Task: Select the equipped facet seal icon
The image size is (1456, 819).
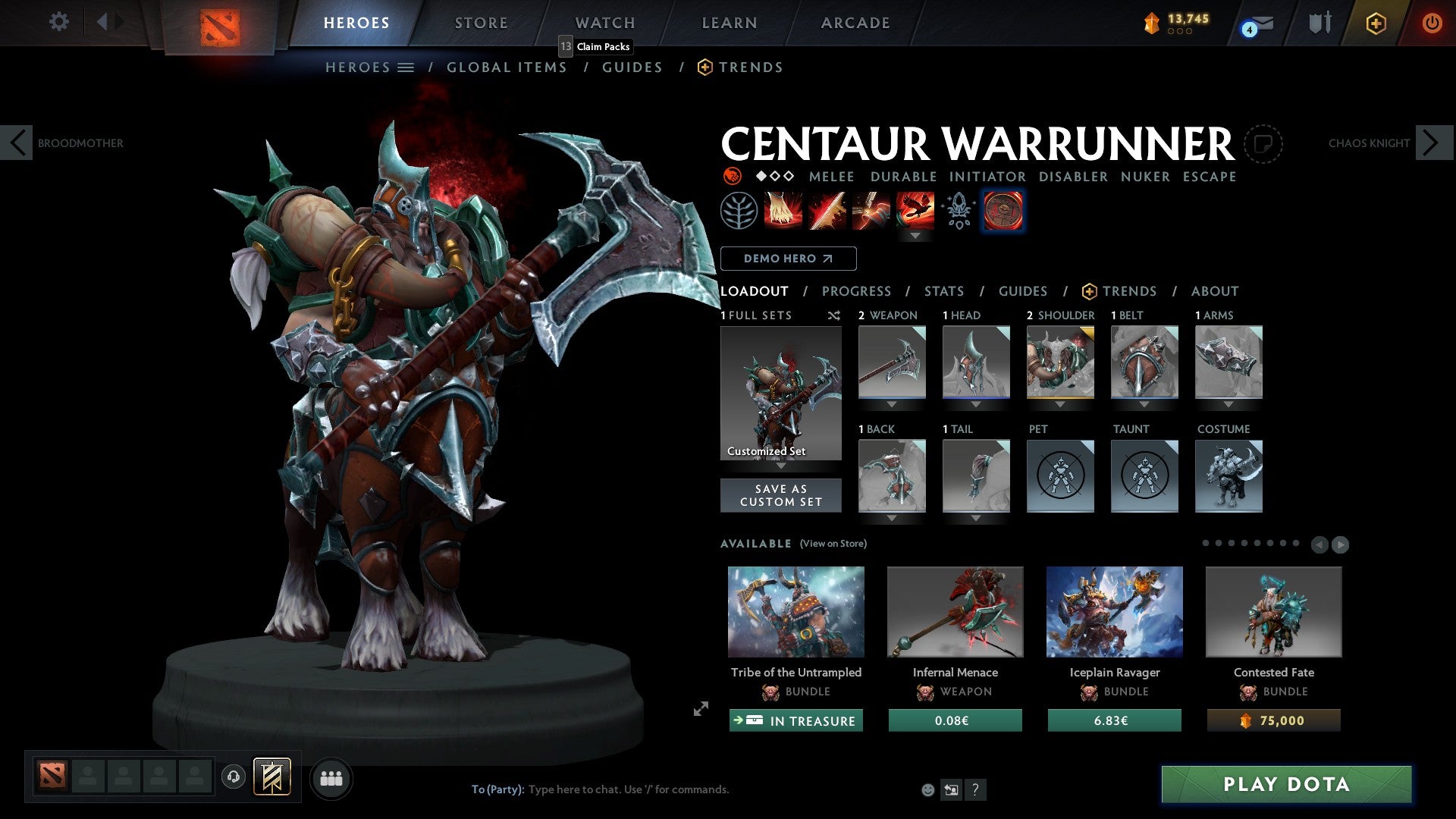Action: tap(1003, 210)
